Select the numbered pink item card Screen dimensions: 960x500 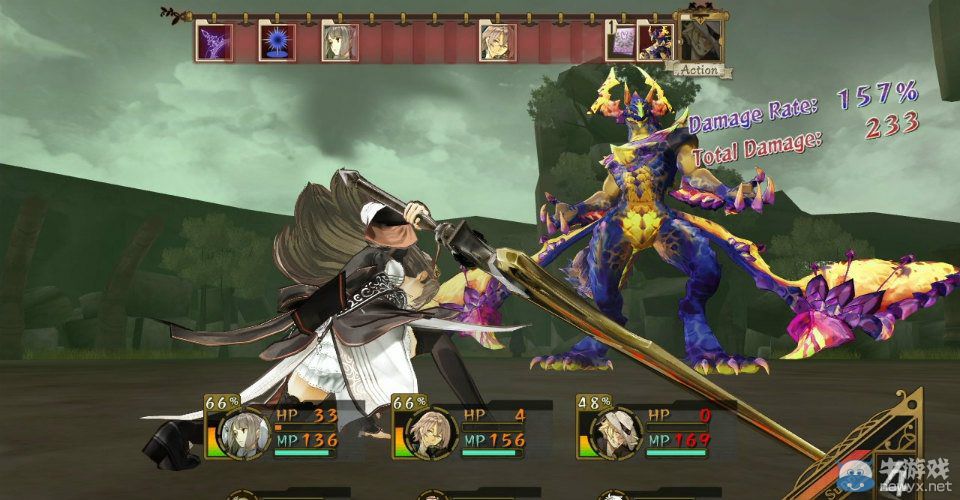[622, 43]
